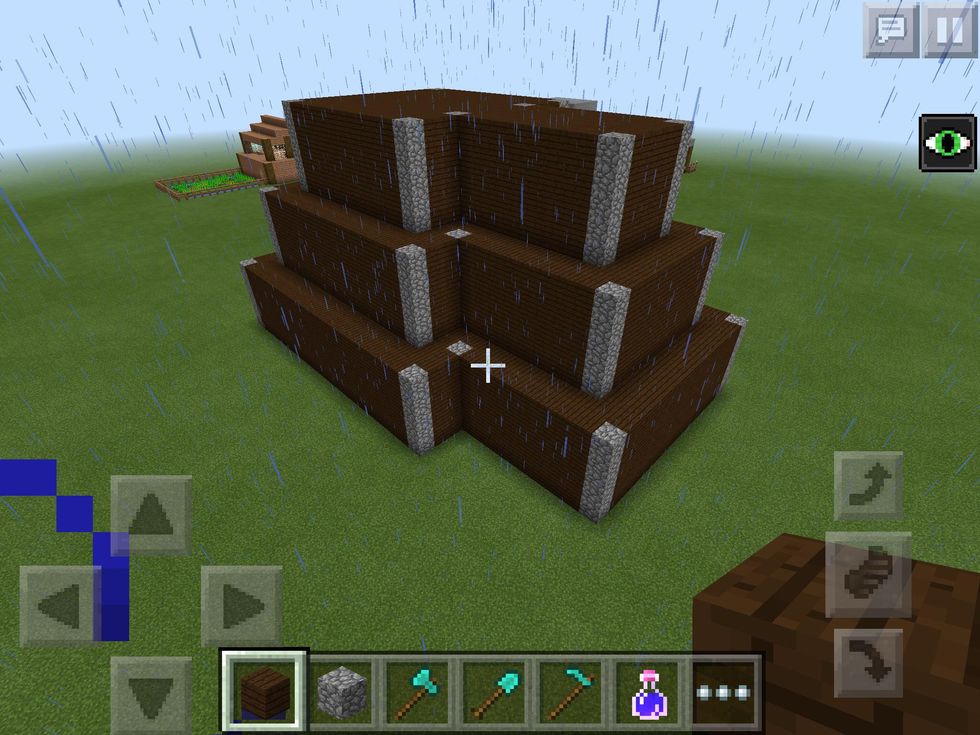
Task: Choose the diamond shovel slot
Action: coord(495,691)
